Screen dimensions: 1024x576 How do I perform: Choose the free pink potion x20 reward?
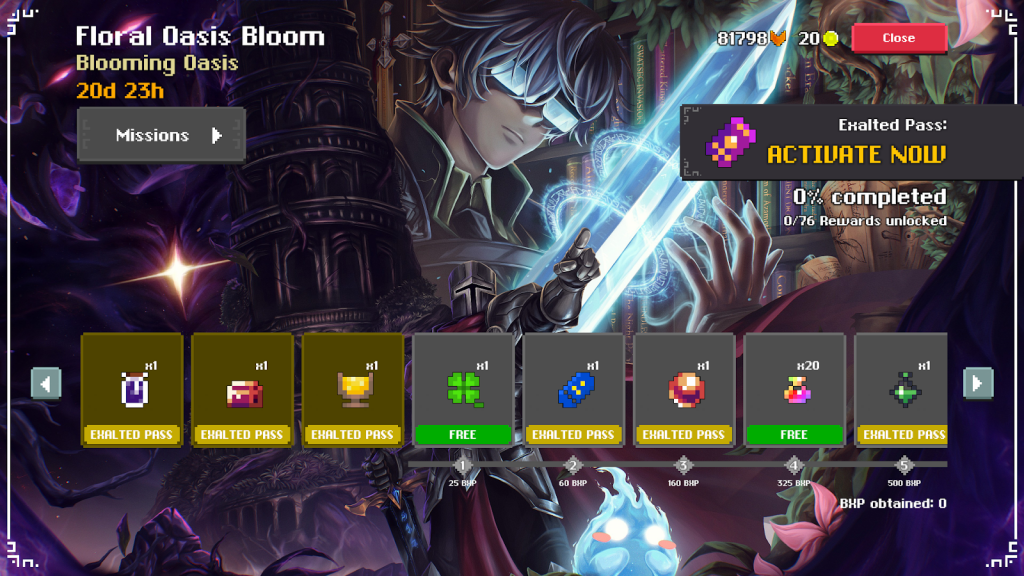point(795,389)
